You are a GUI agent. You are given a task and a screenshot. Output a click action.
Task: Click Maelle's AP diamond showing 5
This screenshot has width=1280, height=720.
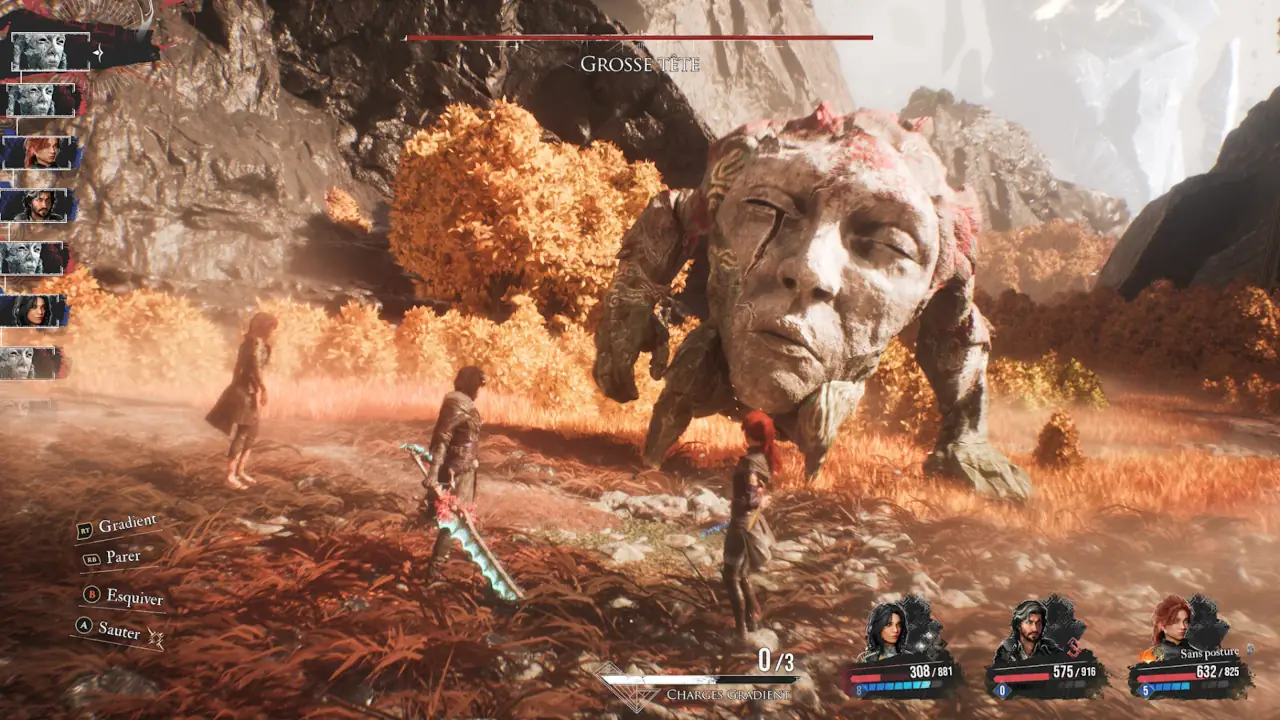1144,689
